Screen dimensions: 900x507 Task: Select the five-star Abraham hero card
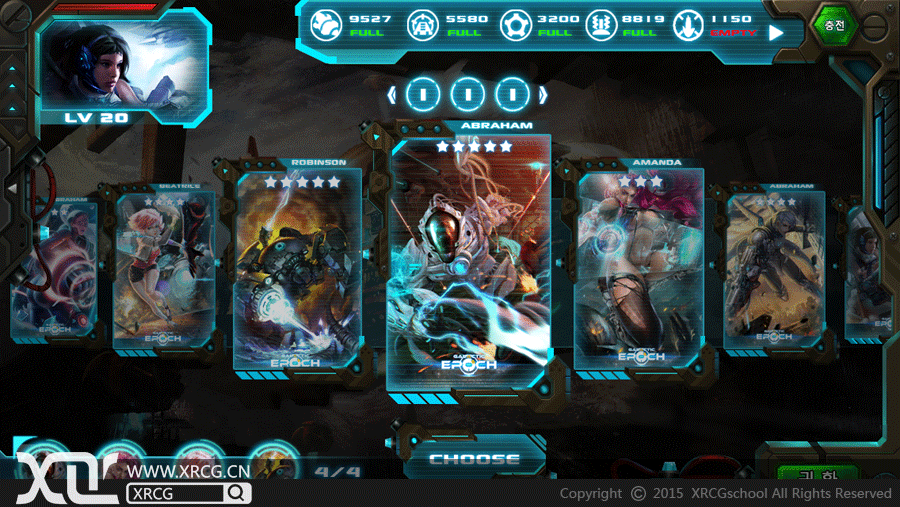tap(469, 265)
